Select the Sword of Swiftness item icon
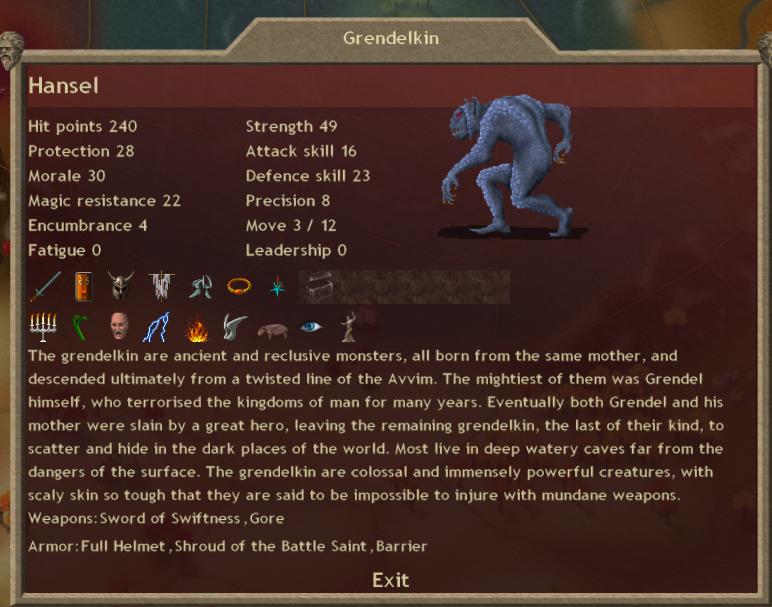Viewport: 772px width, 607px height. (x=45, y=287)
